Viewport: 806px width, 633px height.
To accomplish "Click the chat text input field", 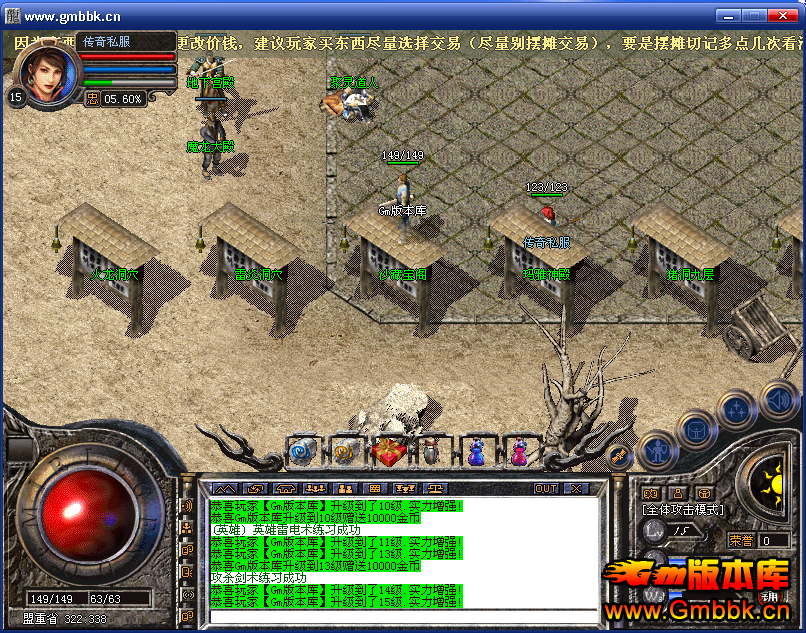I will tap(400, 614).
